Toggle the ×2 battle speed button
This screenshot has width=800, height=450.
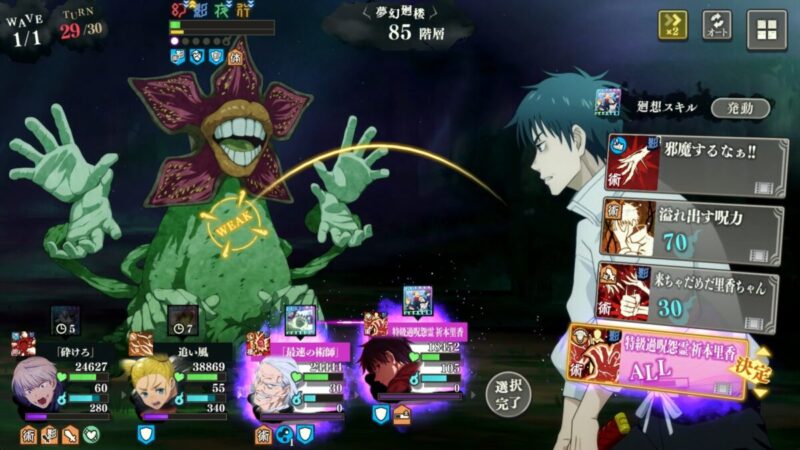[x=672, y=26]
